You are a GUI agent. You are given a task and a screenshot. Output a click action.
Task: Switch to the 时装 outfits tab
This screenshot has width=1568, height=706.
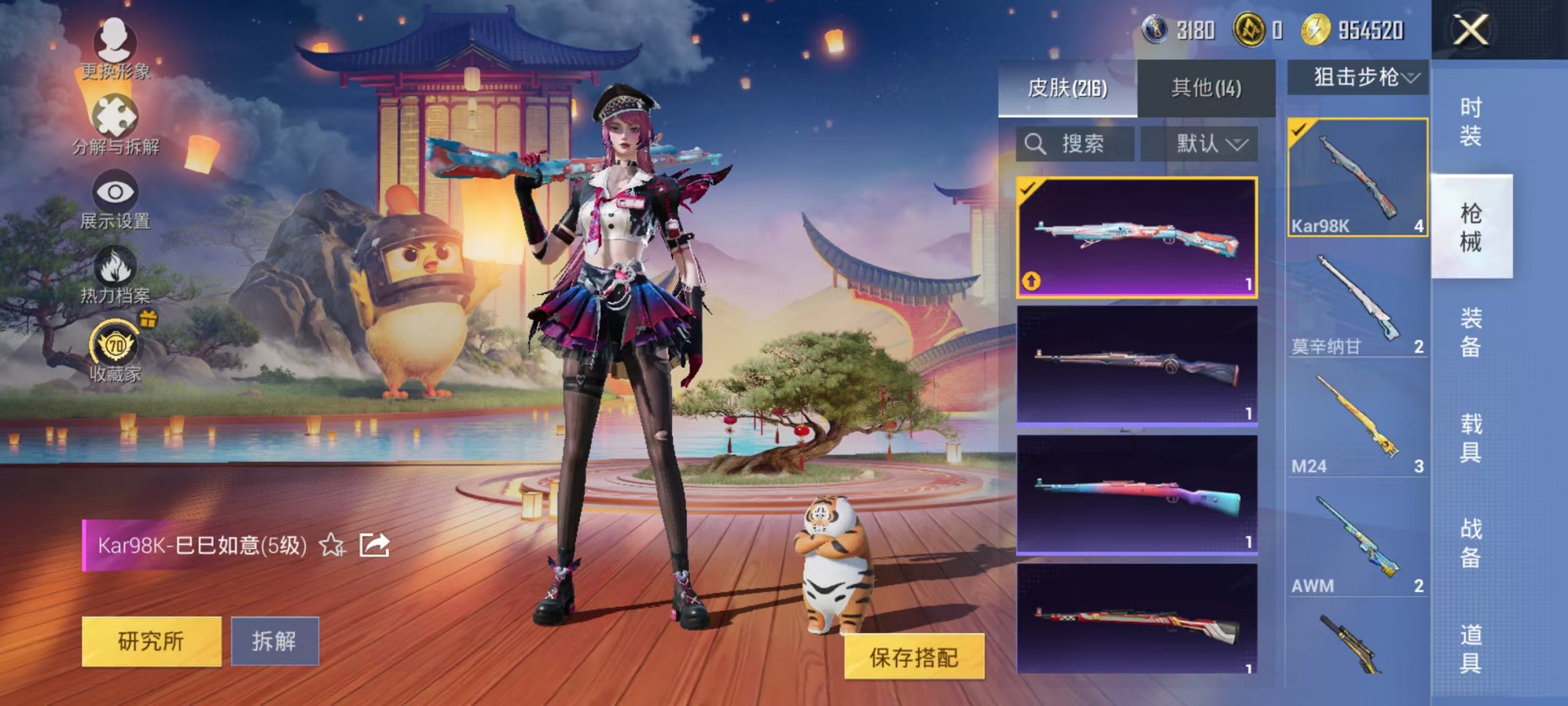point(1471,121)
